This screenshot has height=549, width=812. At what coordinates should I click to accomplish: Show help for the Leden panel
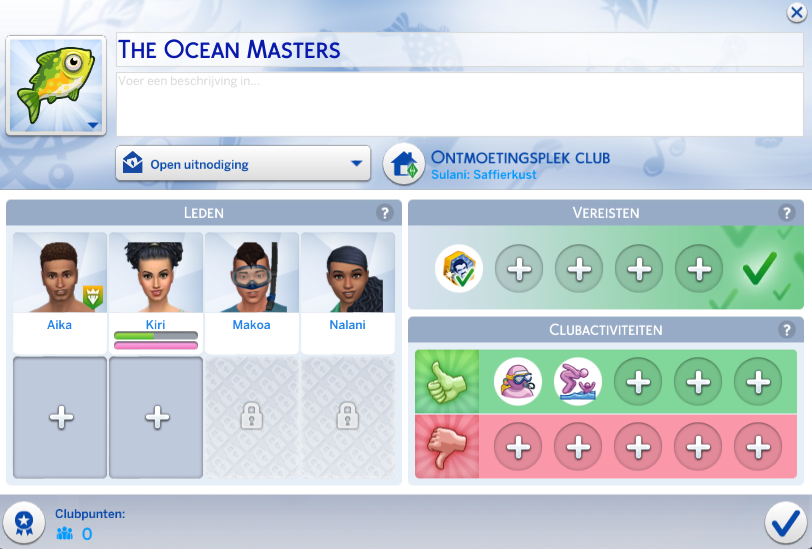point(384,213)
